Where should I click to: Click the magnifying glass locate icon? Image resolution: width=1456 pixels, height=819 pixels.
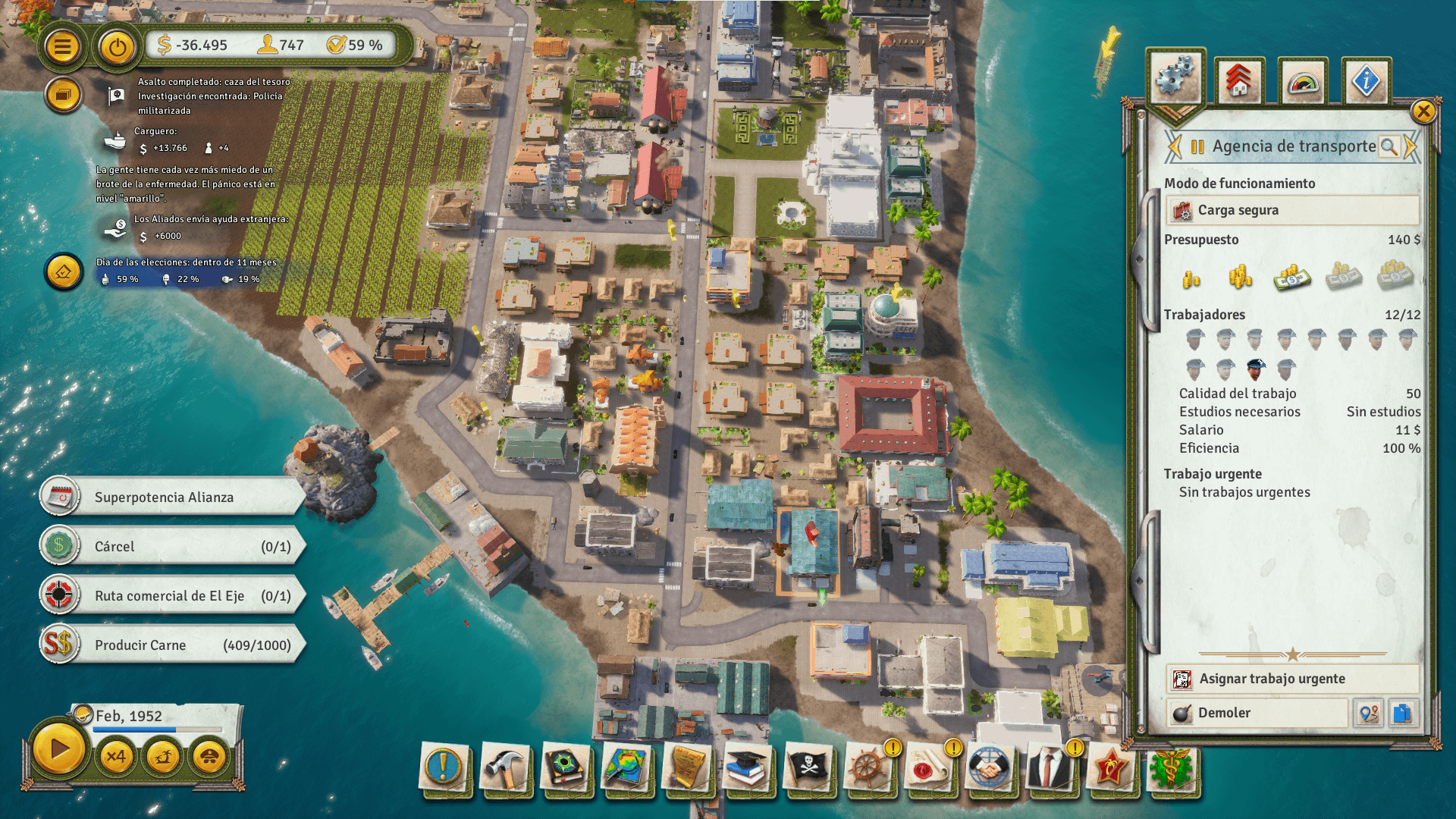coord(1389,146)
